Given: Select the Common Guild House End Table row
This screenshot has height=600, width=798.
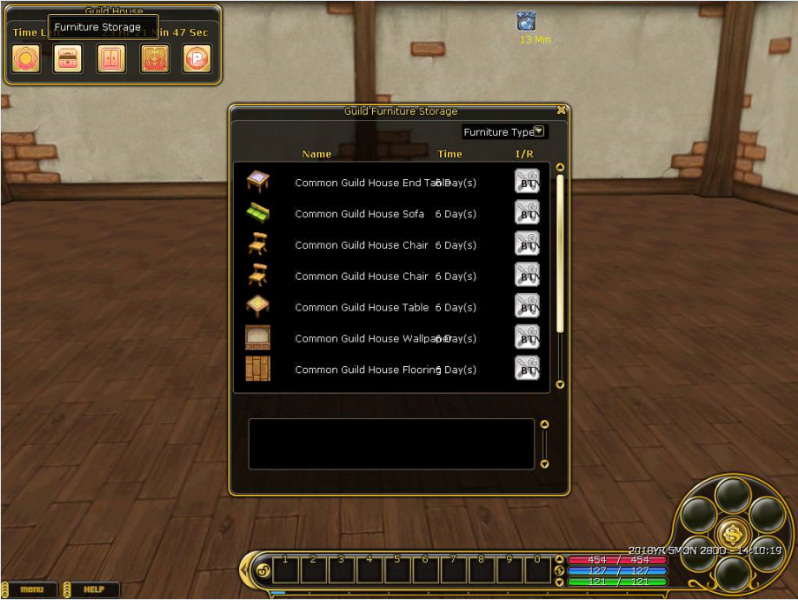Looking at the screenshot, I should 370,183.
